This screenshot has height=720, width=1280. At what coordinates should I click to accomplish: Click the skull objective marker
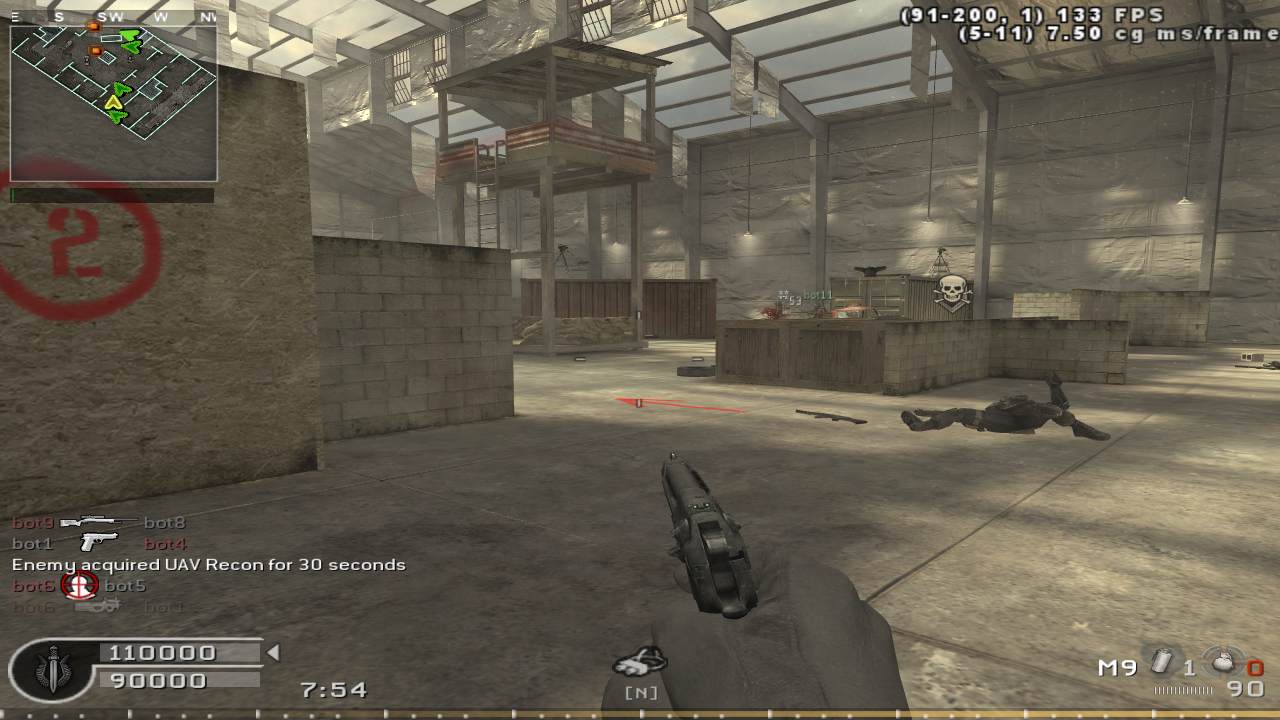pos(951,293)
